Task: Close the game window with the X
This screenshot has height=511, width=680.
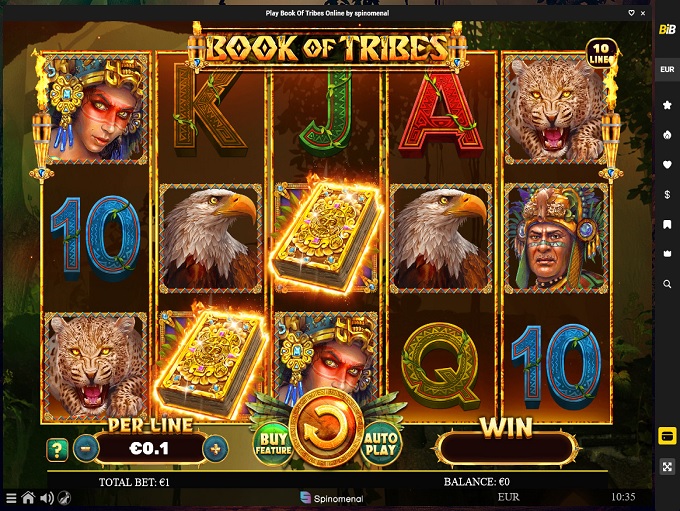Action: pos(645,13)
